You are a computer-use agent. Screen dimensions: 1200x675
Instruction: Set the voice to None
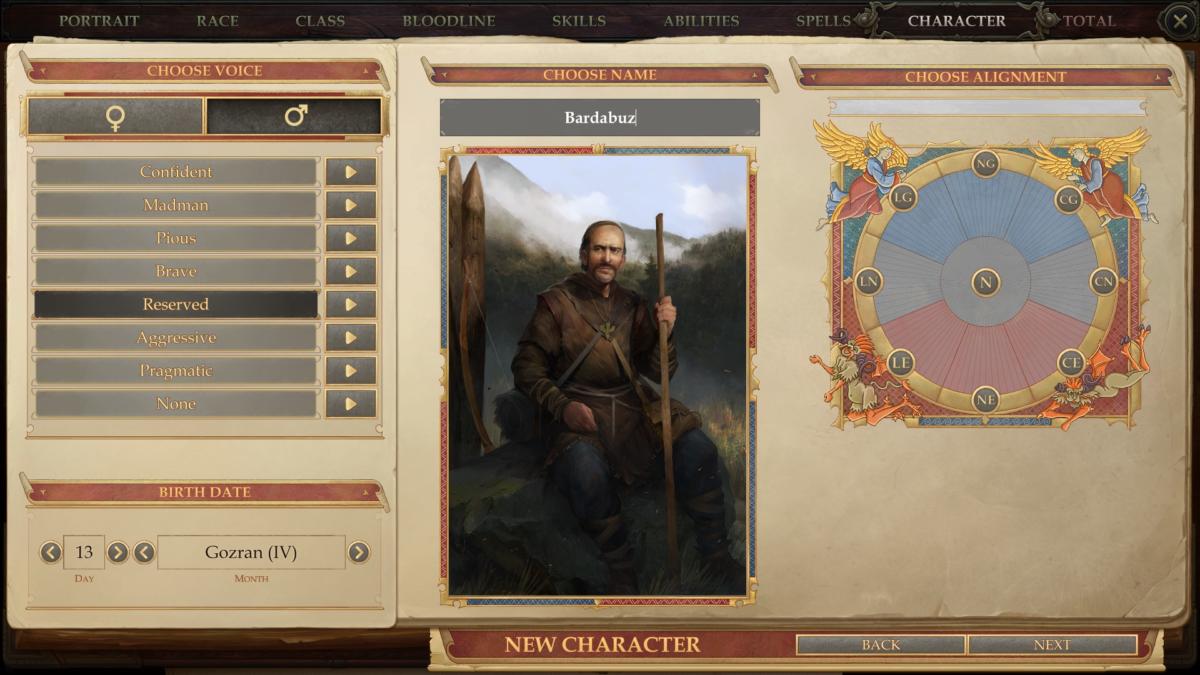(176, 404)
